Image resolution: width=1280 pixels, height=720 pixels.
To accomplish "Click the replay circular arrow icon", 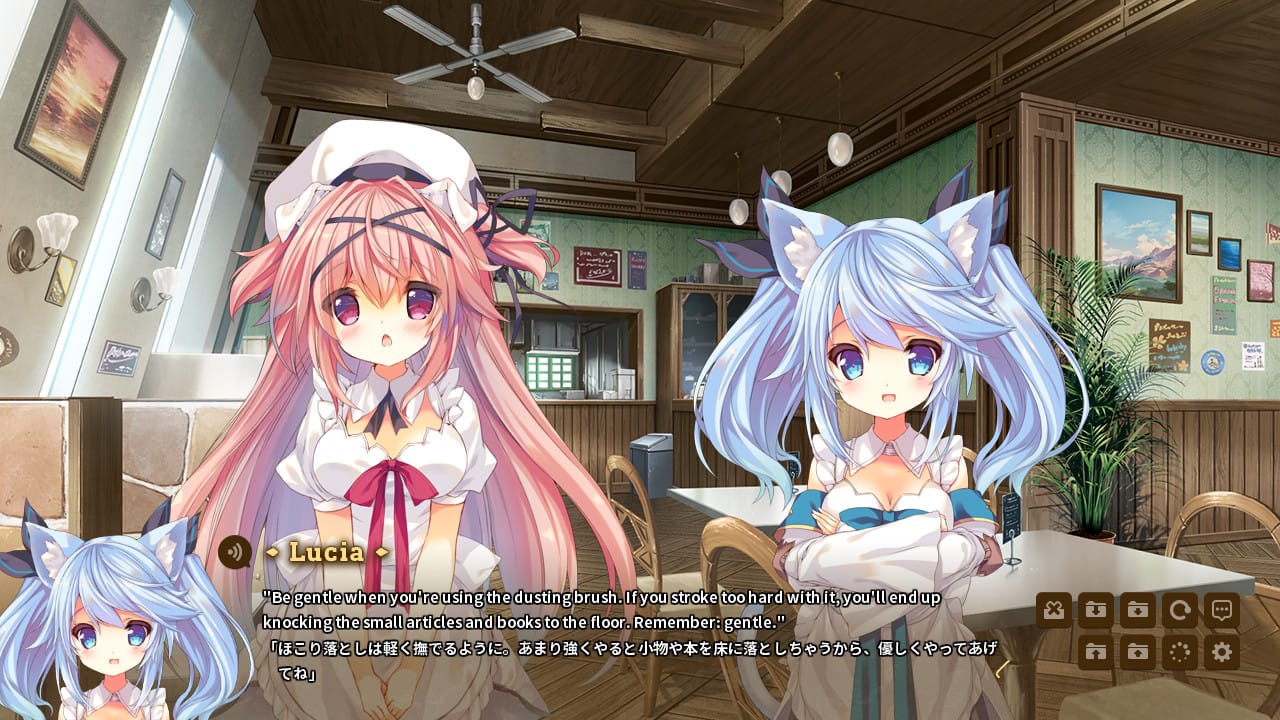I will click(x=1178, y=610).
